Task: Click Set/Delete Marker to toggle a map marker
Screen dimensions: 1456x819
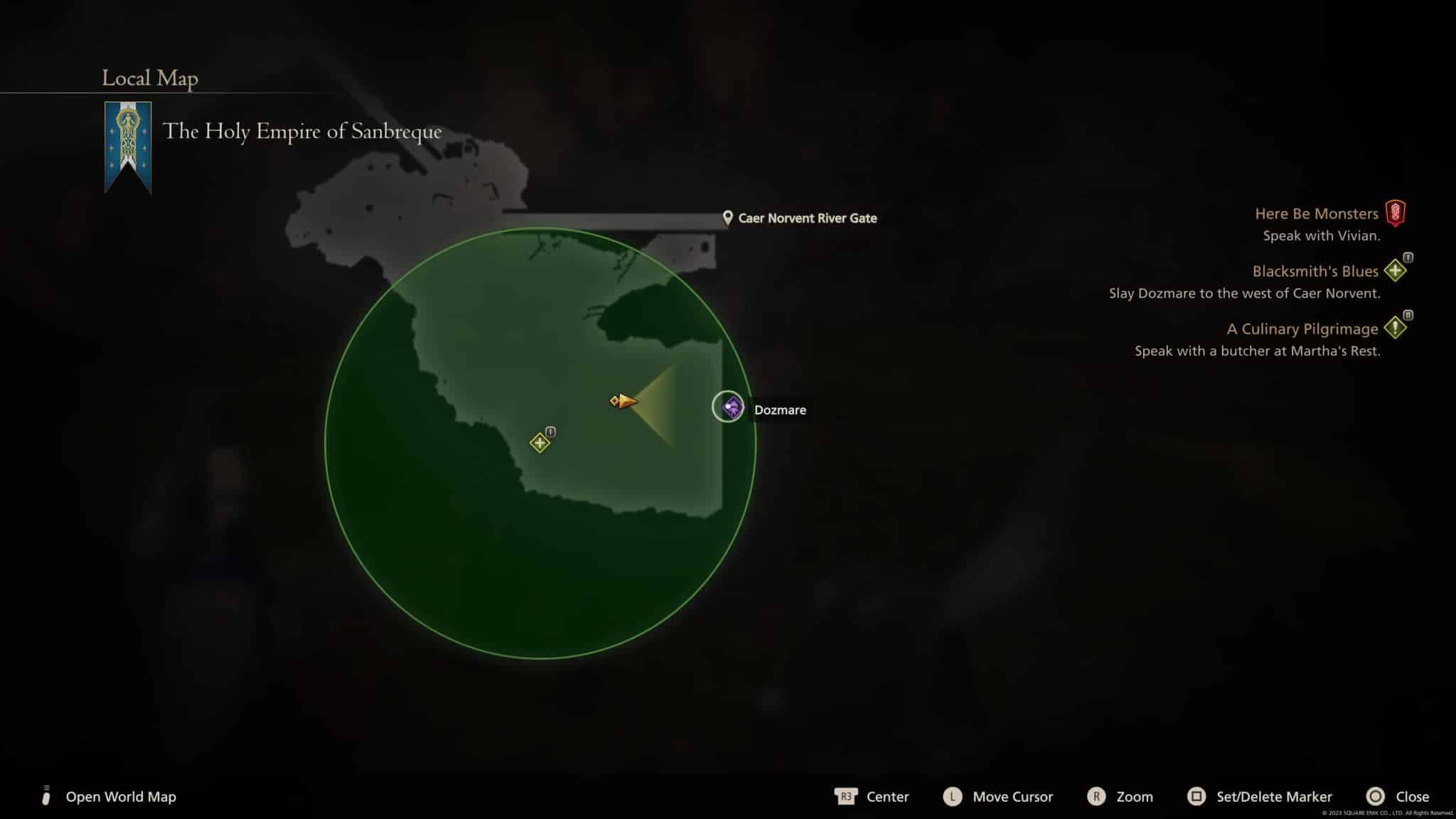Action: (1272, 796)
